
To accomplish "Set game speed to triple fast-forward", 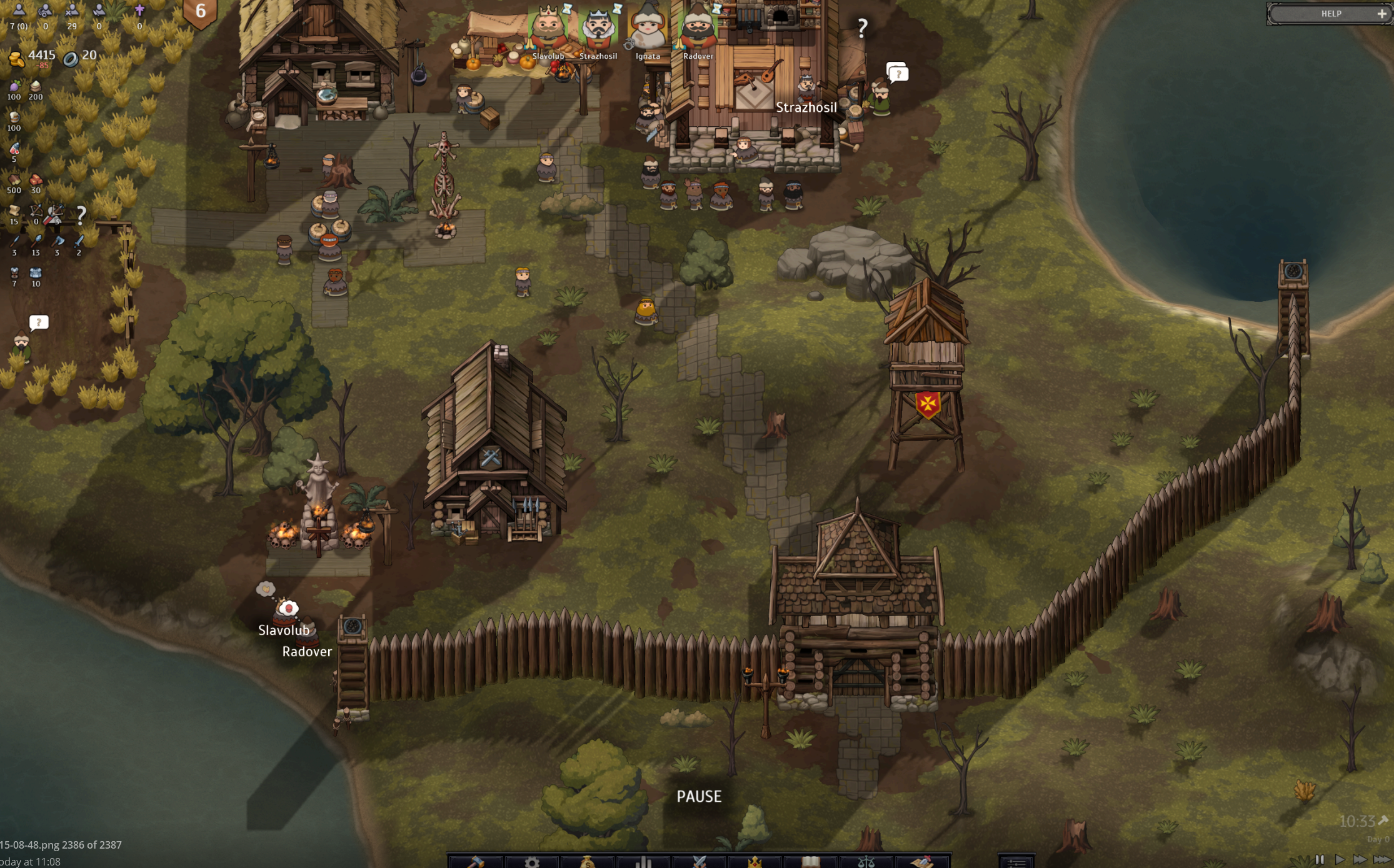I will [x=1381, y=859].
